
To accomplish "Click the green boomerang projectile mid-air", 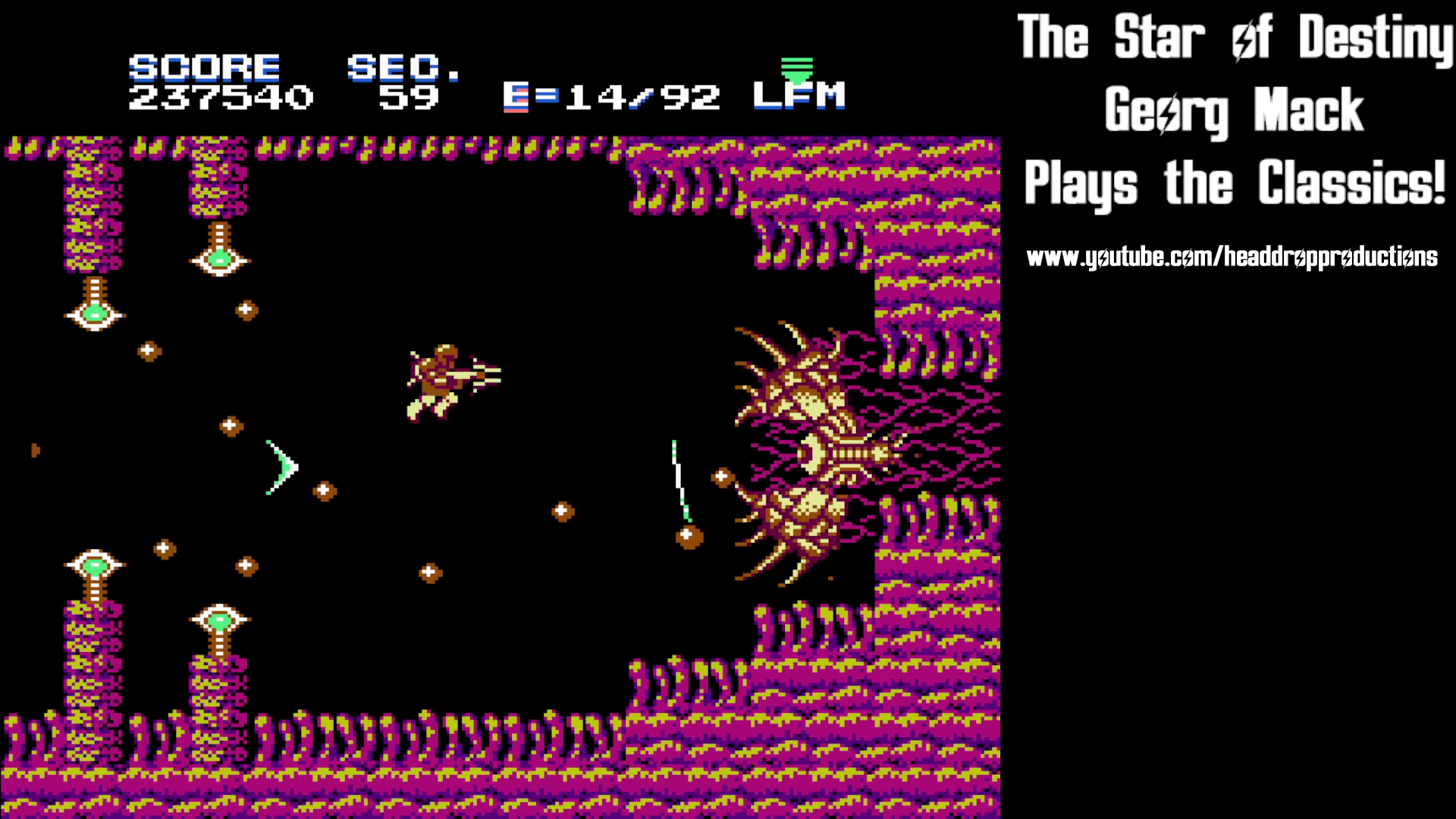I will 281,466.
